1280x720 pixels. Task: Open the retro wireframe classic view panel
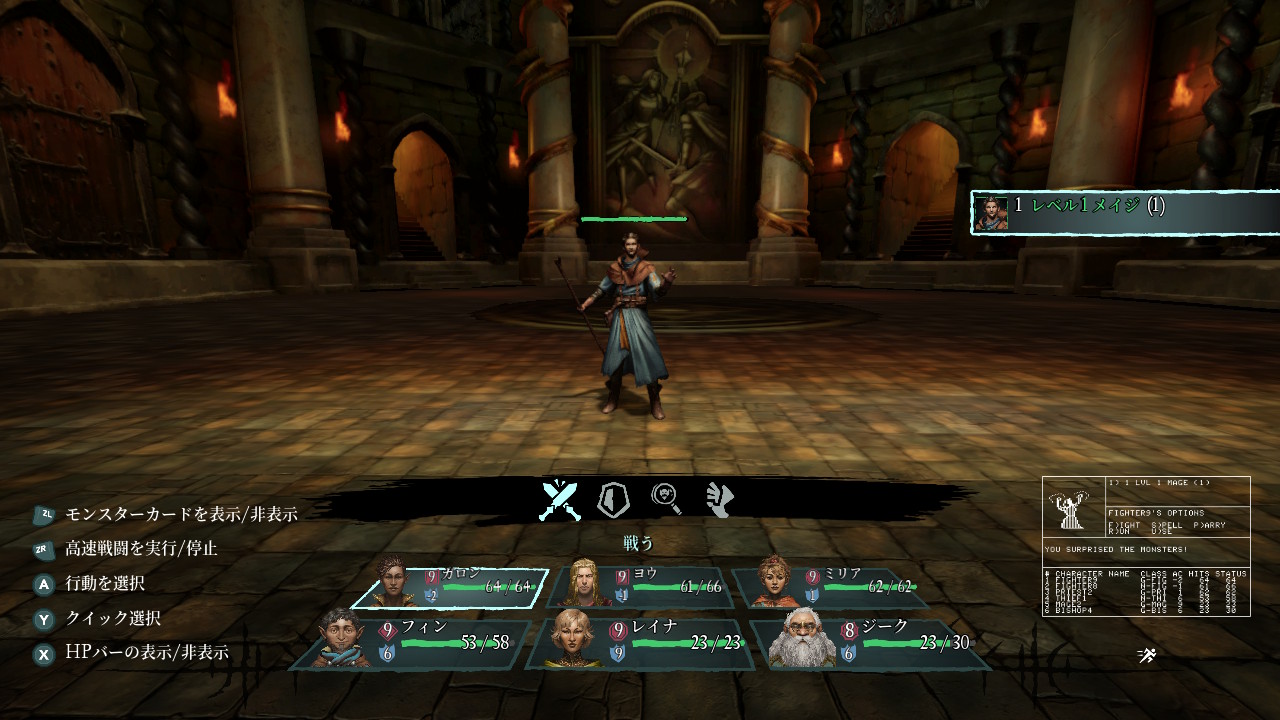tap(1146, 546)
